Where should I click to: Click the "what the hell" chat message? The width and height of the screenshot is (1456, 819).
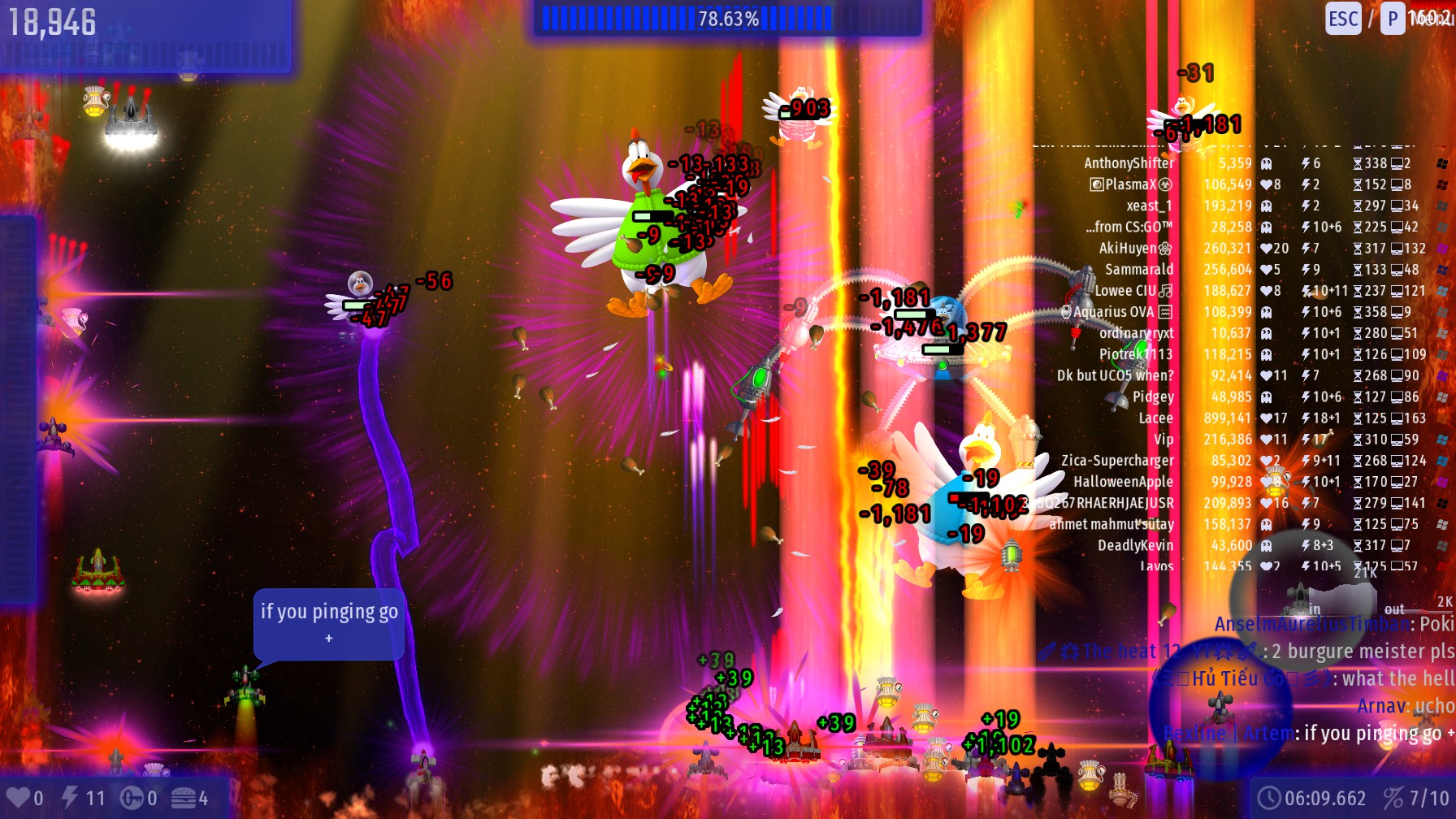coord(1397,678)
